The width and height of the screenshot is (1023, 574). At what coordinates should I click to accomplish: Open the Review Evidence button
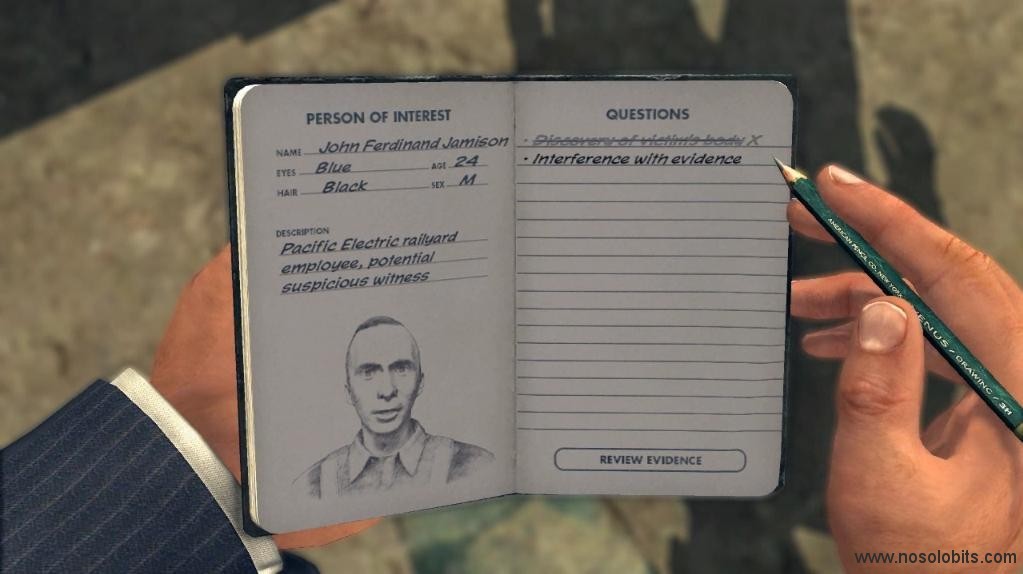[650, 460]
